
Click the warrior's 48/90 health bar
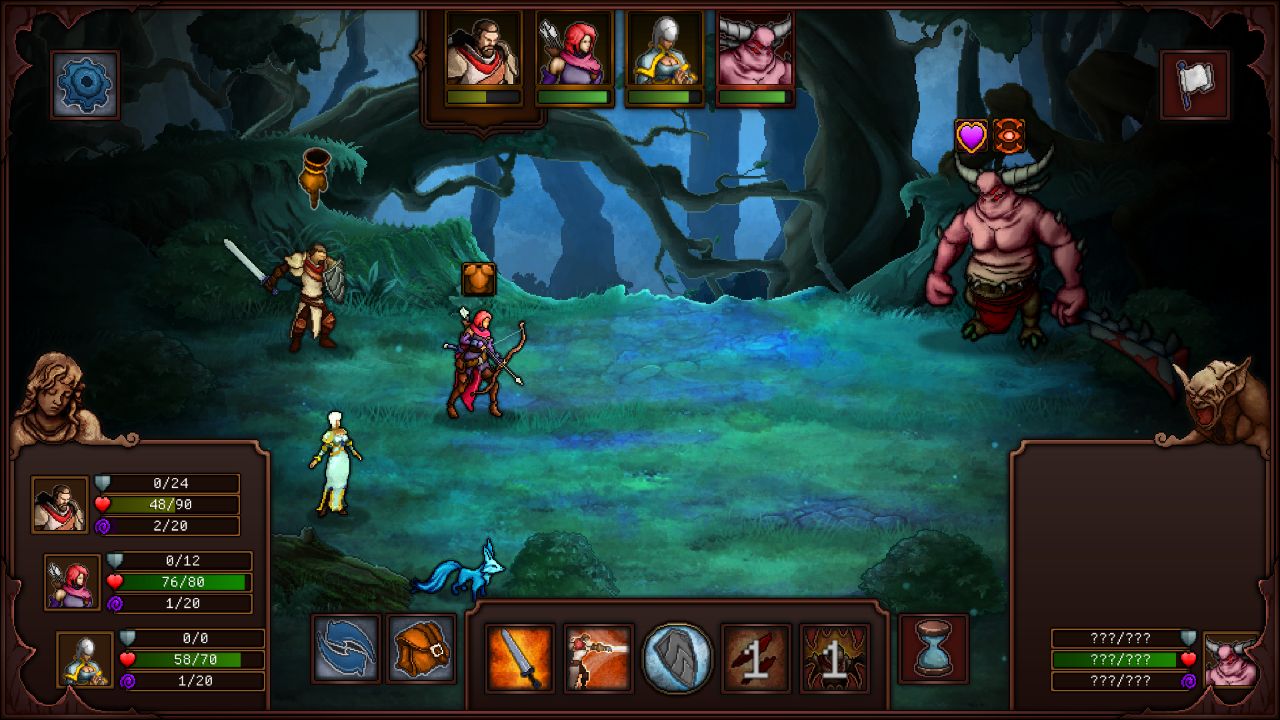(170, 505)
